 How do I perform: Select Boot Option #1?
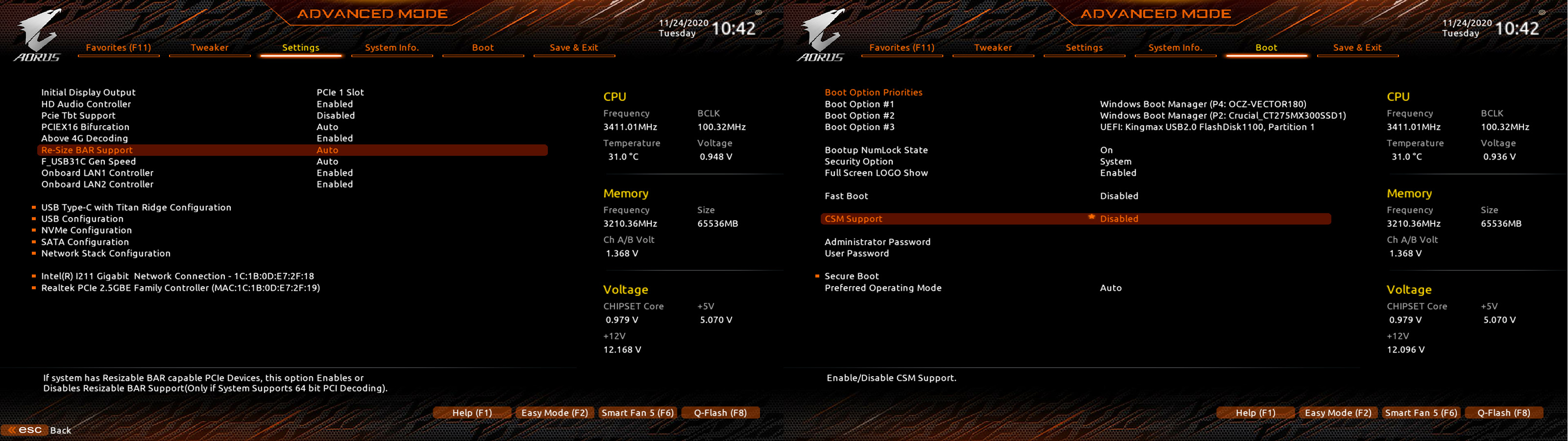[859, 104]
